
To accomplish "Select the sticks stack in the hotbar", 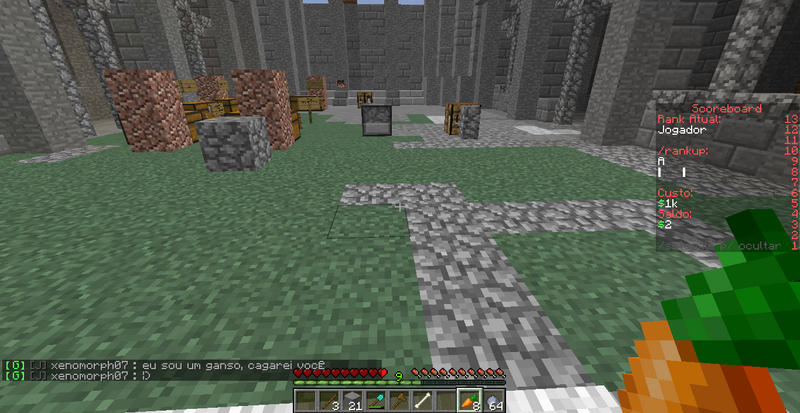I will (x=328, y=401).
